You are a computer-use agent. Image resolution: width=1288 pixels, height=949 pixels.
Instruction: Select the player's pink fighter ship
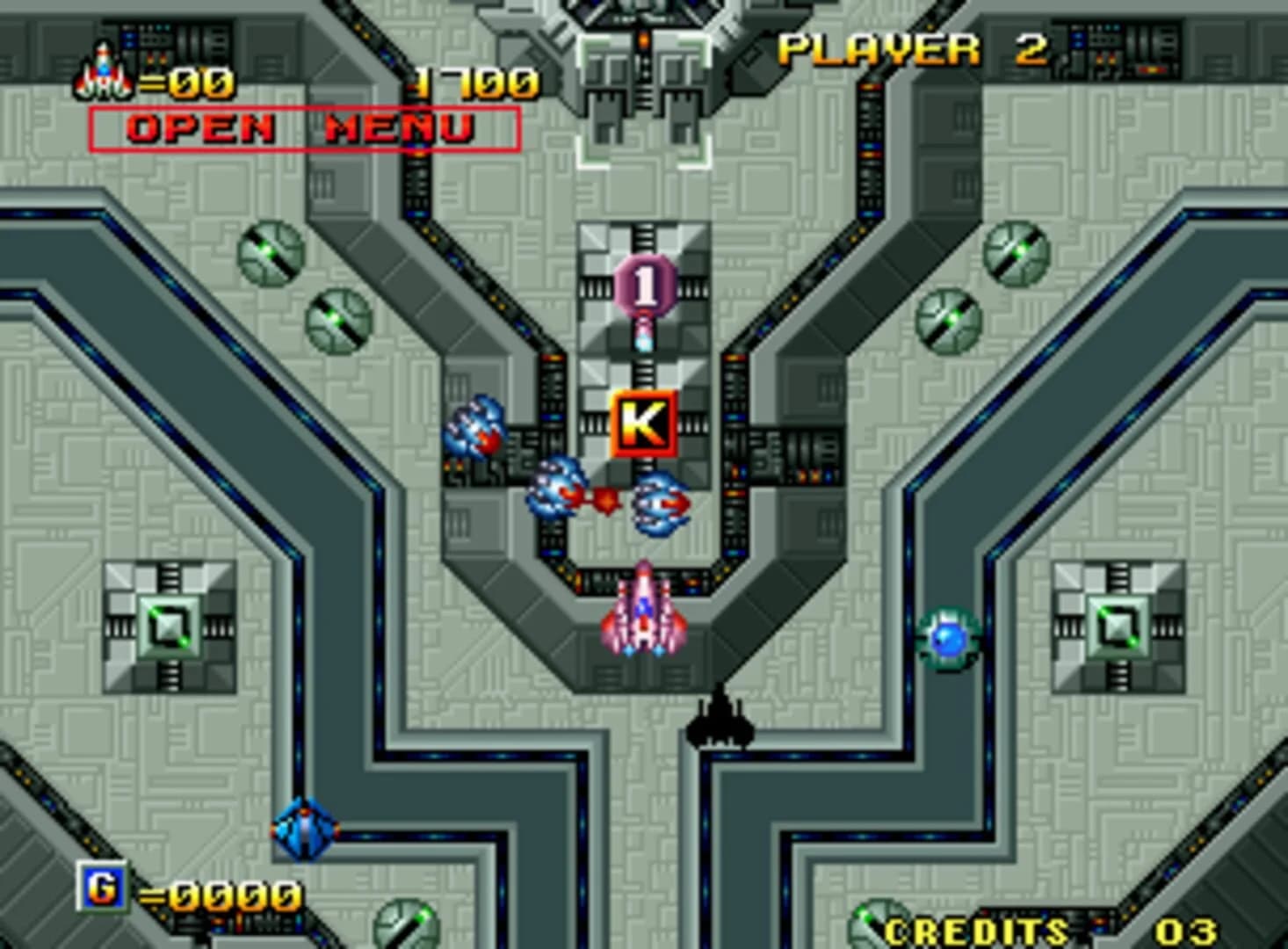(x=646, y=615)
